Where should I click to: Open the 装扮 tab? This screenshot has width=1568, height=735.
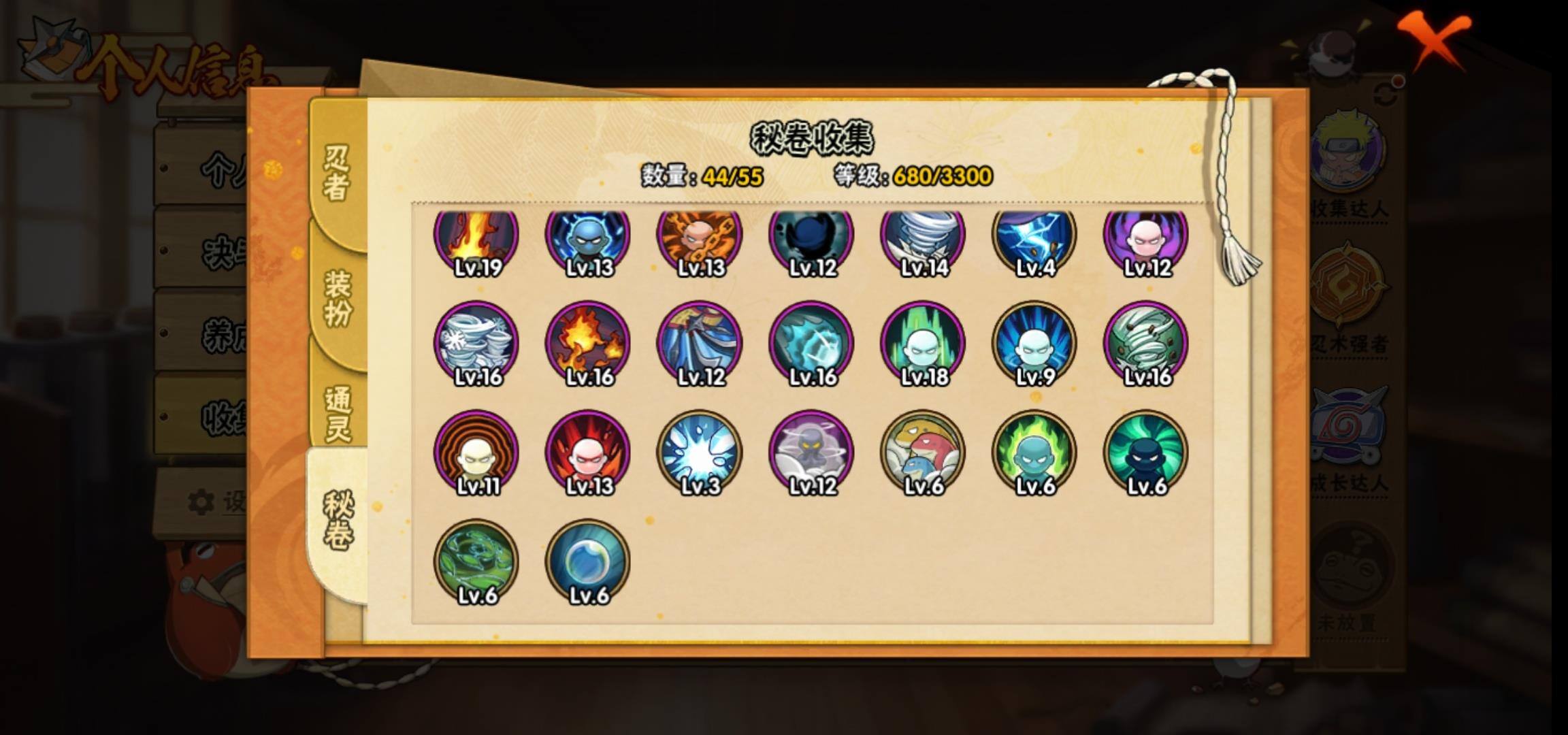tap(338, 298)
